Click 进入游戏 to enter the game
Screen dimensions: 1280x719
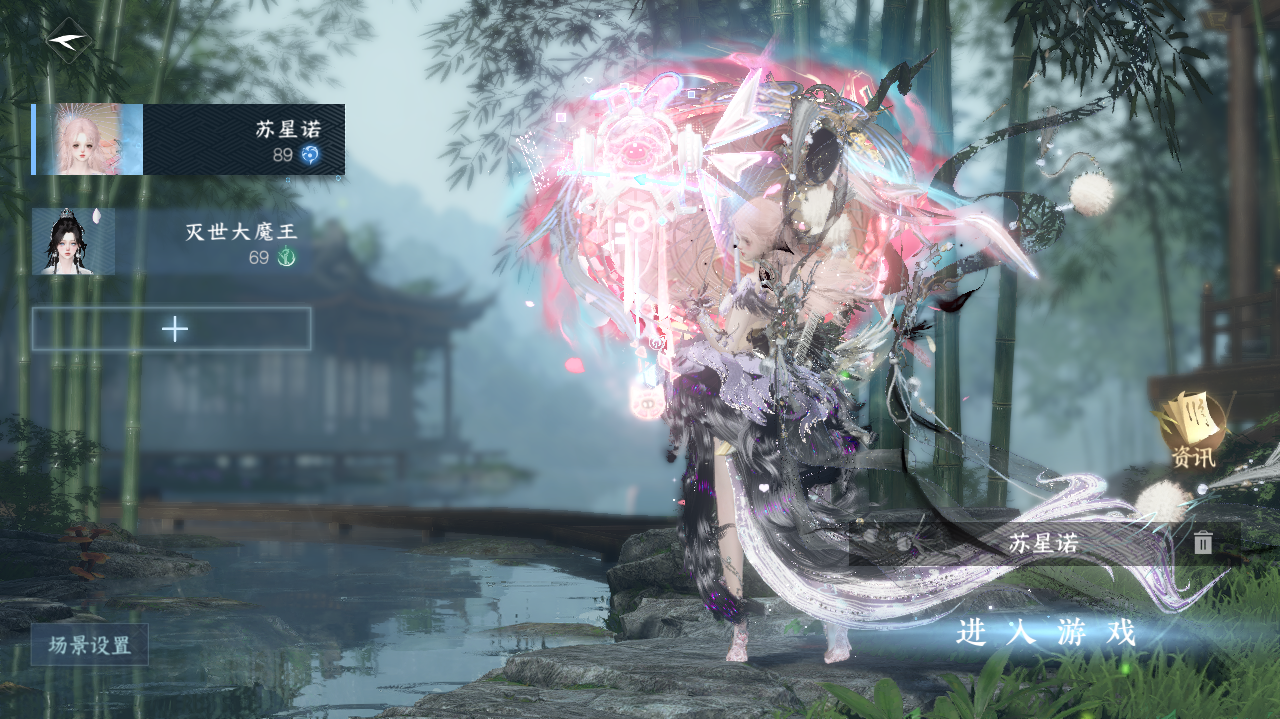(1046, 633)
